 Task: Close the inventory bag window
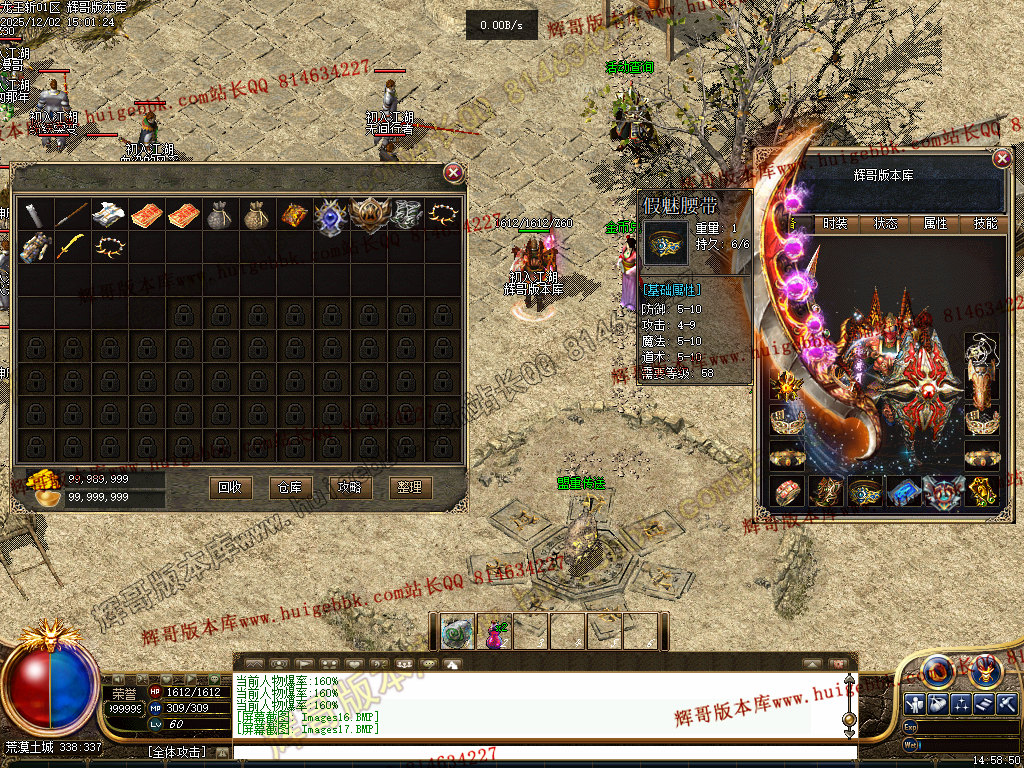pyautogui.click(x=454, y=173)
